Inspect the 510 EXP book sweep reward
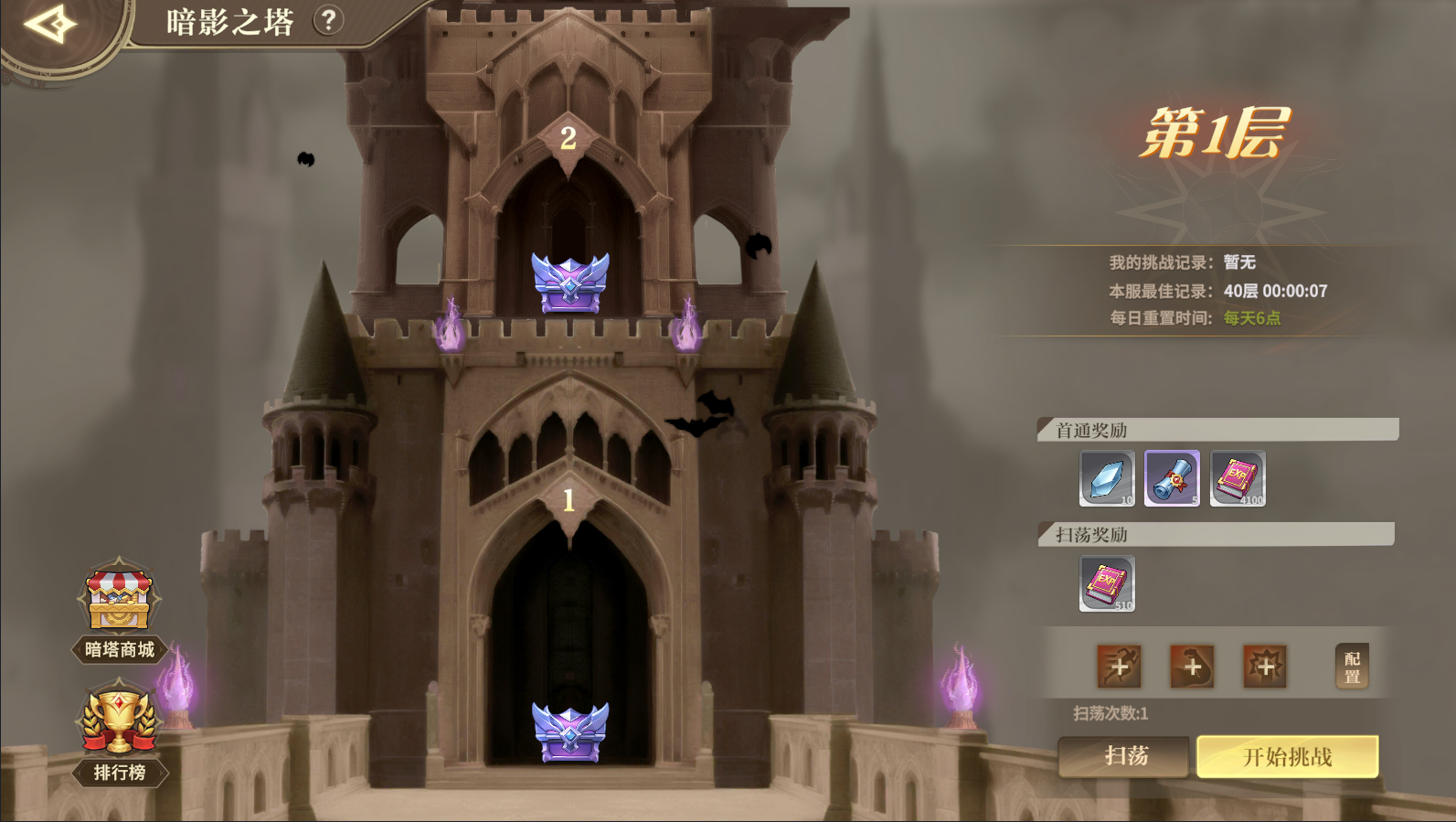Image resolution: width=1456 pixels, height=822 pixels. 1107,583
